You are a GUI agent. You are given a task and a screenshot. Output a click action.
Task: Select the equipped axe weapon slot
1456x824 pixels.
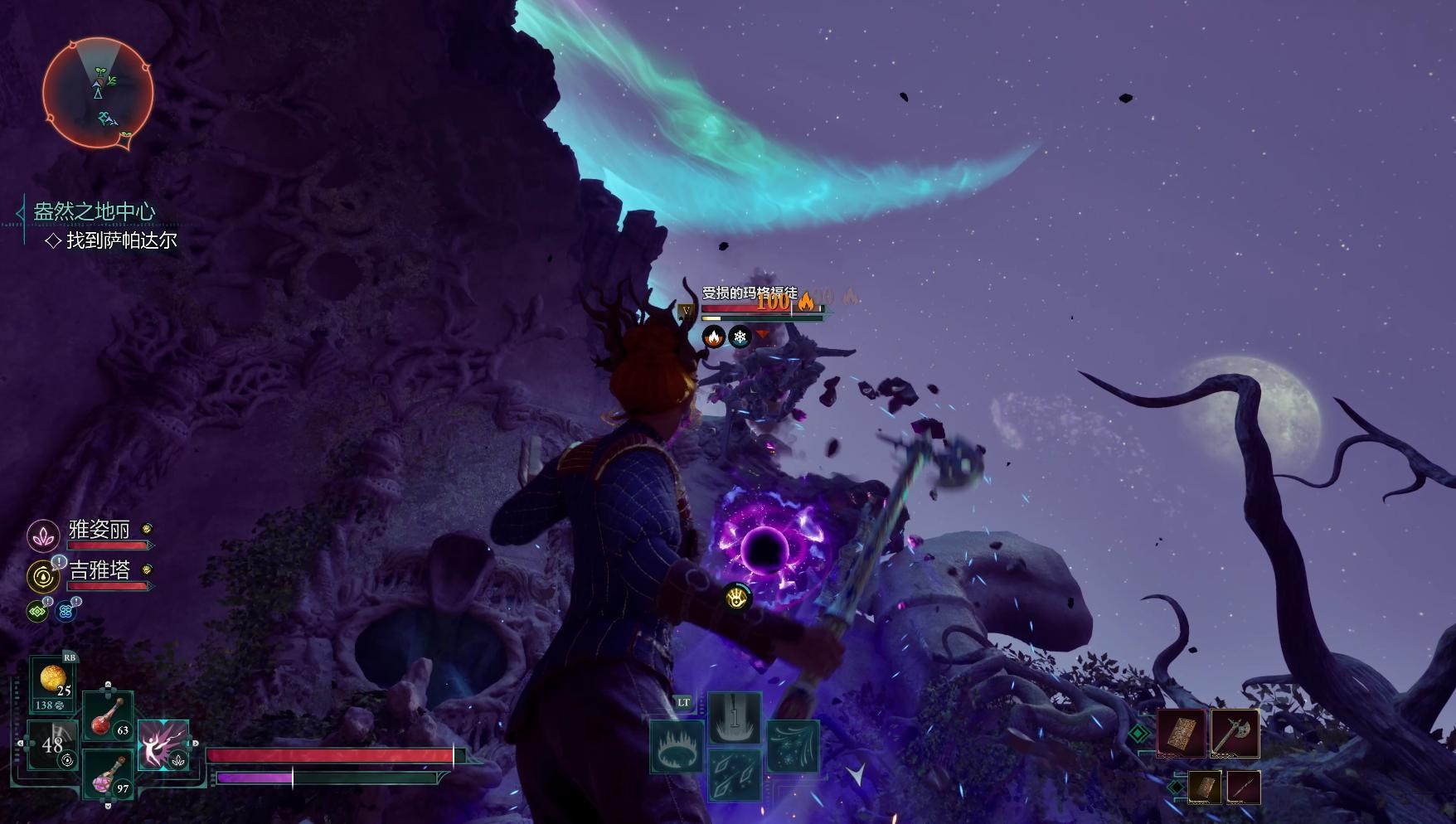[x=1235, y=733]
